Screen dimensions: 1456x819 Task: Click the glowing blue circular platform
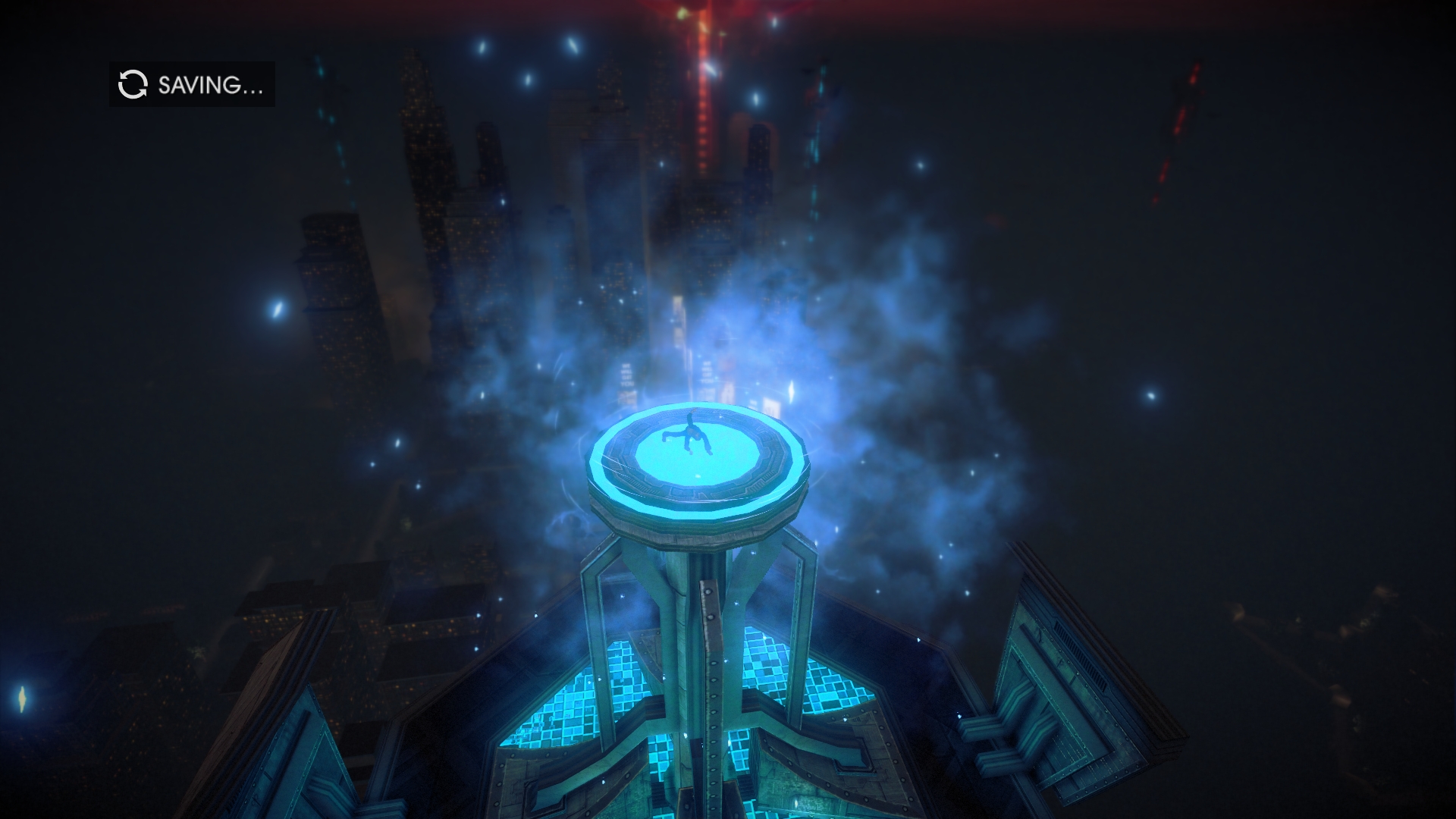click(x=698, y=455)
